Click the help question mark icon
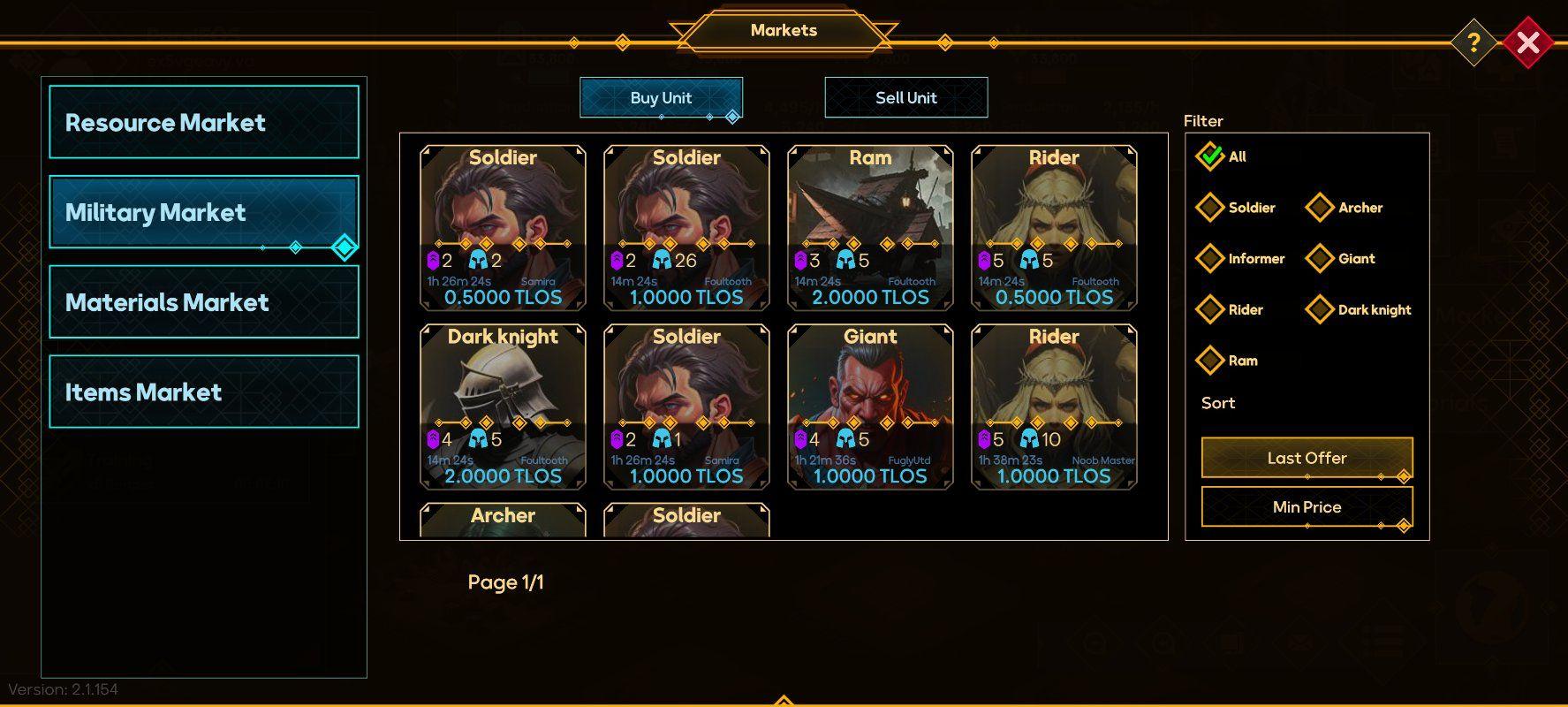The width and height of the screenshot is (1568, 707). 1473,42
